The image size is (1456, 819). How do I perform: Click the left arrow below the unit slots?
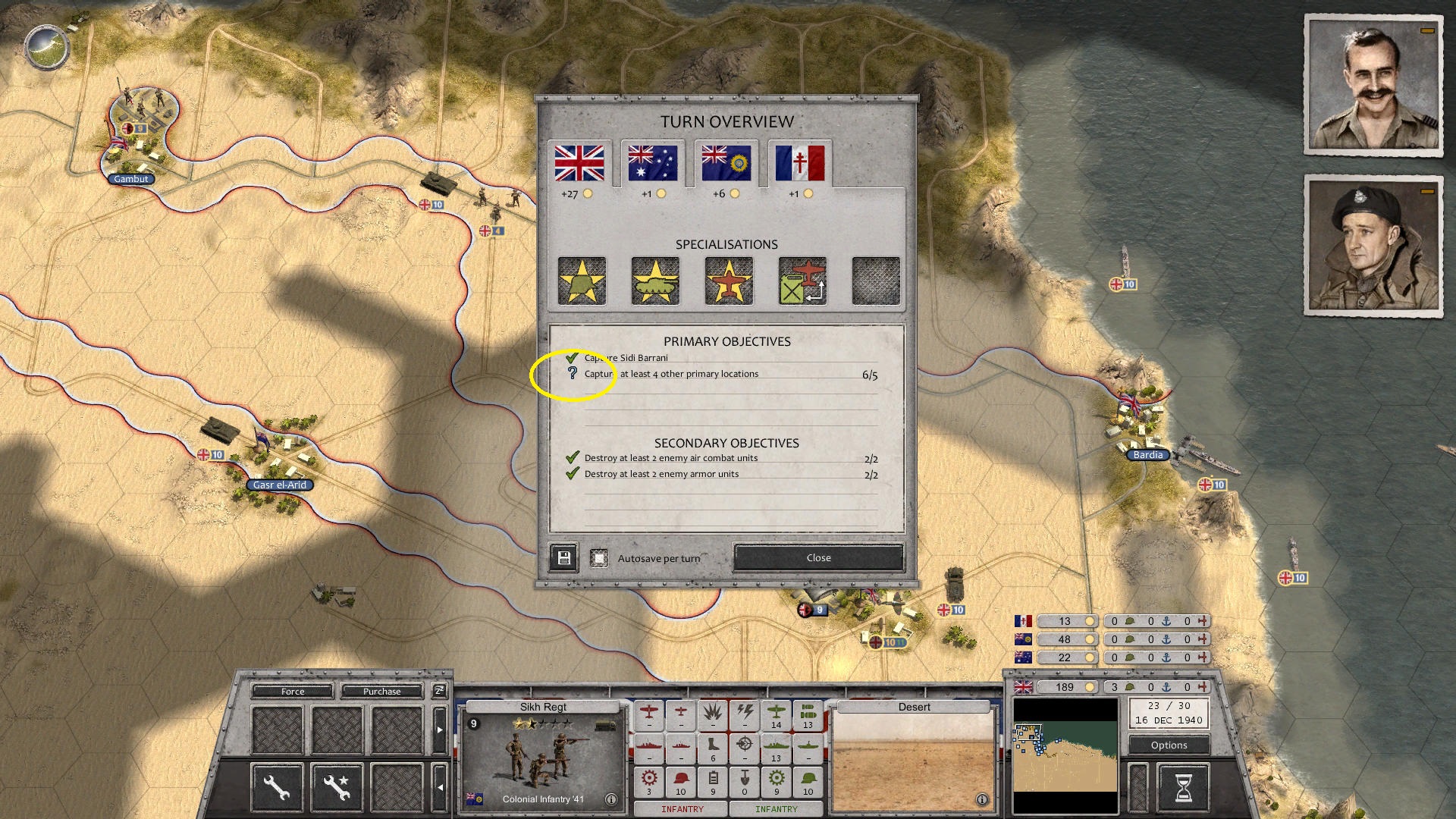pyautogui.click(x=440, y=786)
